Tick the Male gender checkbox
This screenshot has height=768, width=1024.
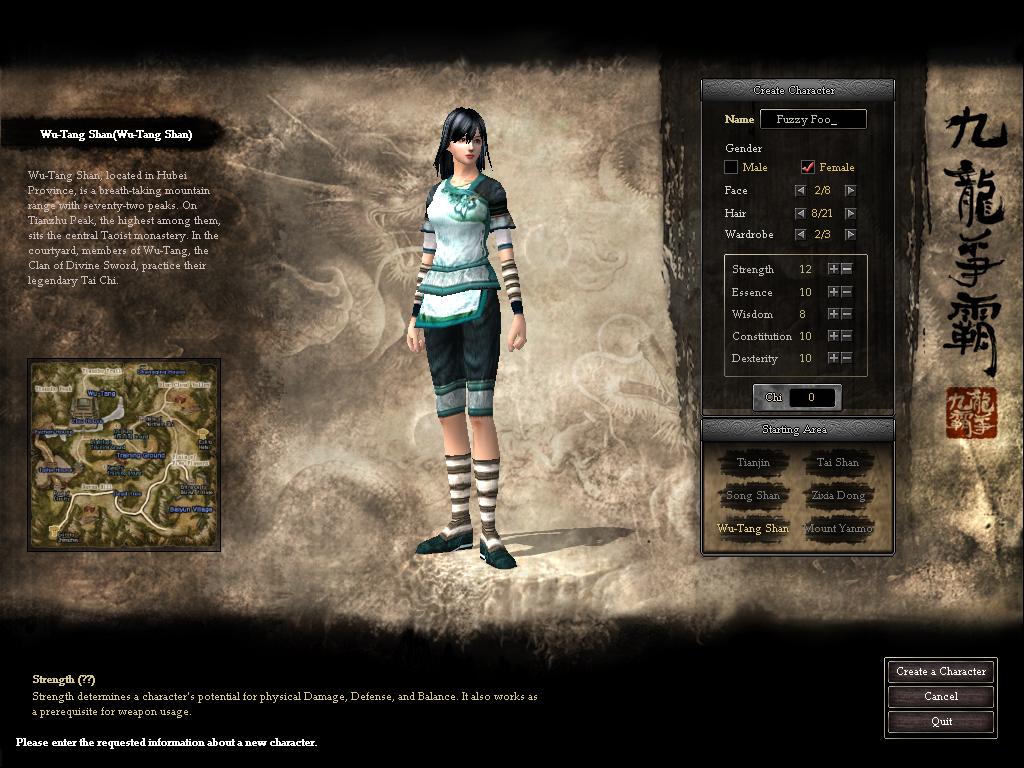pos(731,167)
